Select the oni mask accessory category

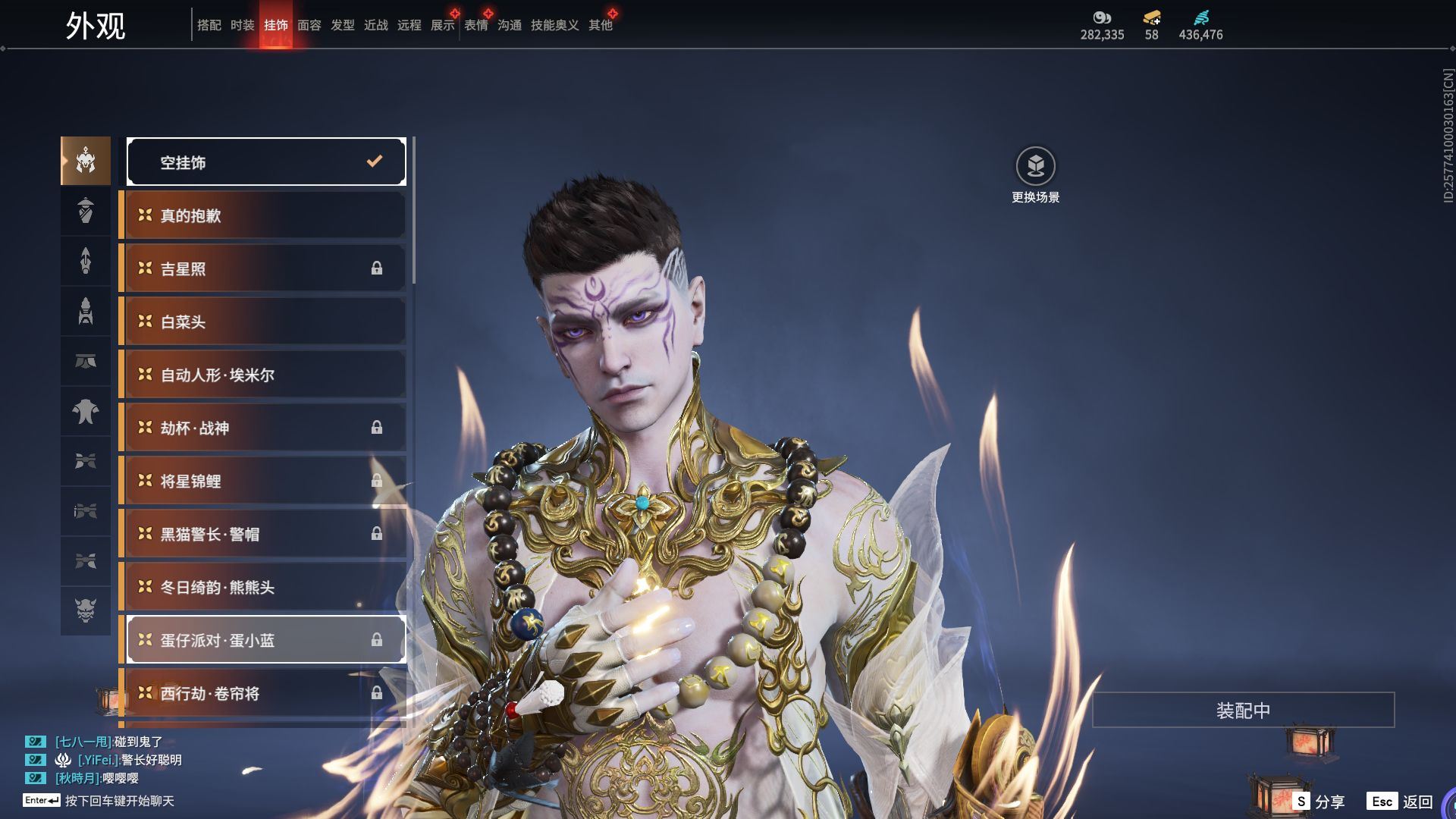tap(86, 610)
